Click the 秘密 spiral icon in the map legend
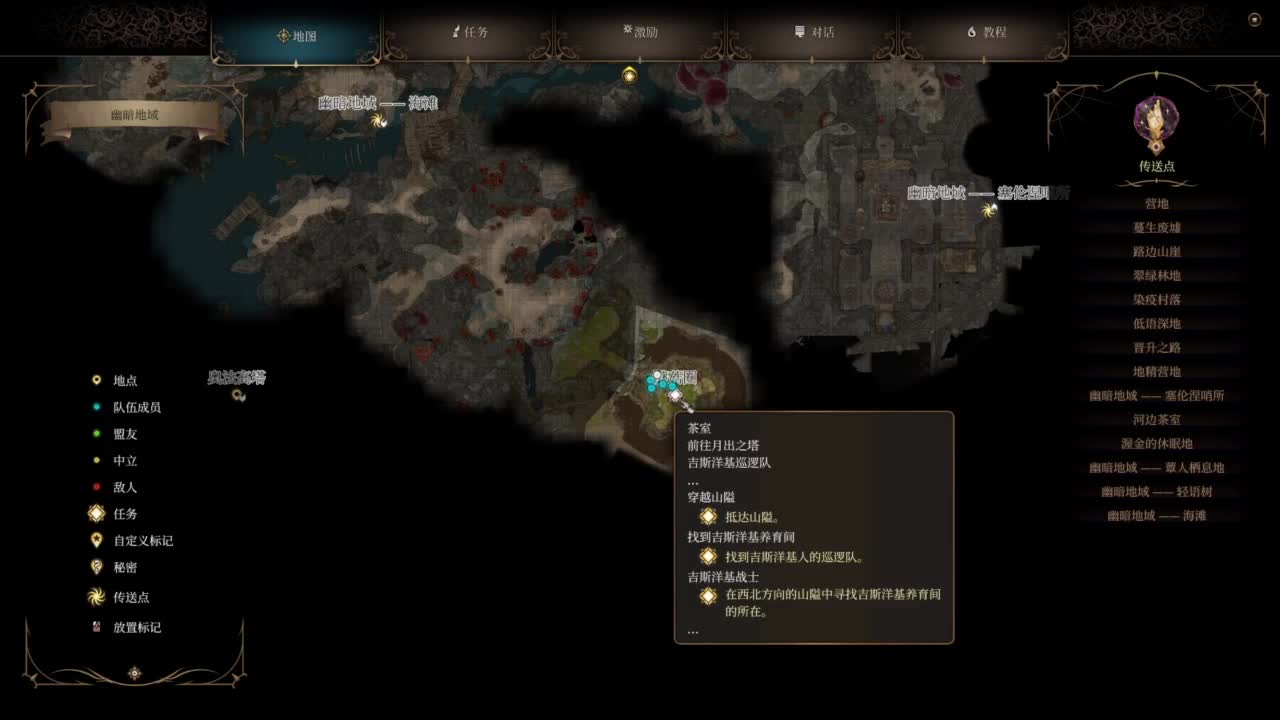The image size is (1280, 720). [96, 567]
